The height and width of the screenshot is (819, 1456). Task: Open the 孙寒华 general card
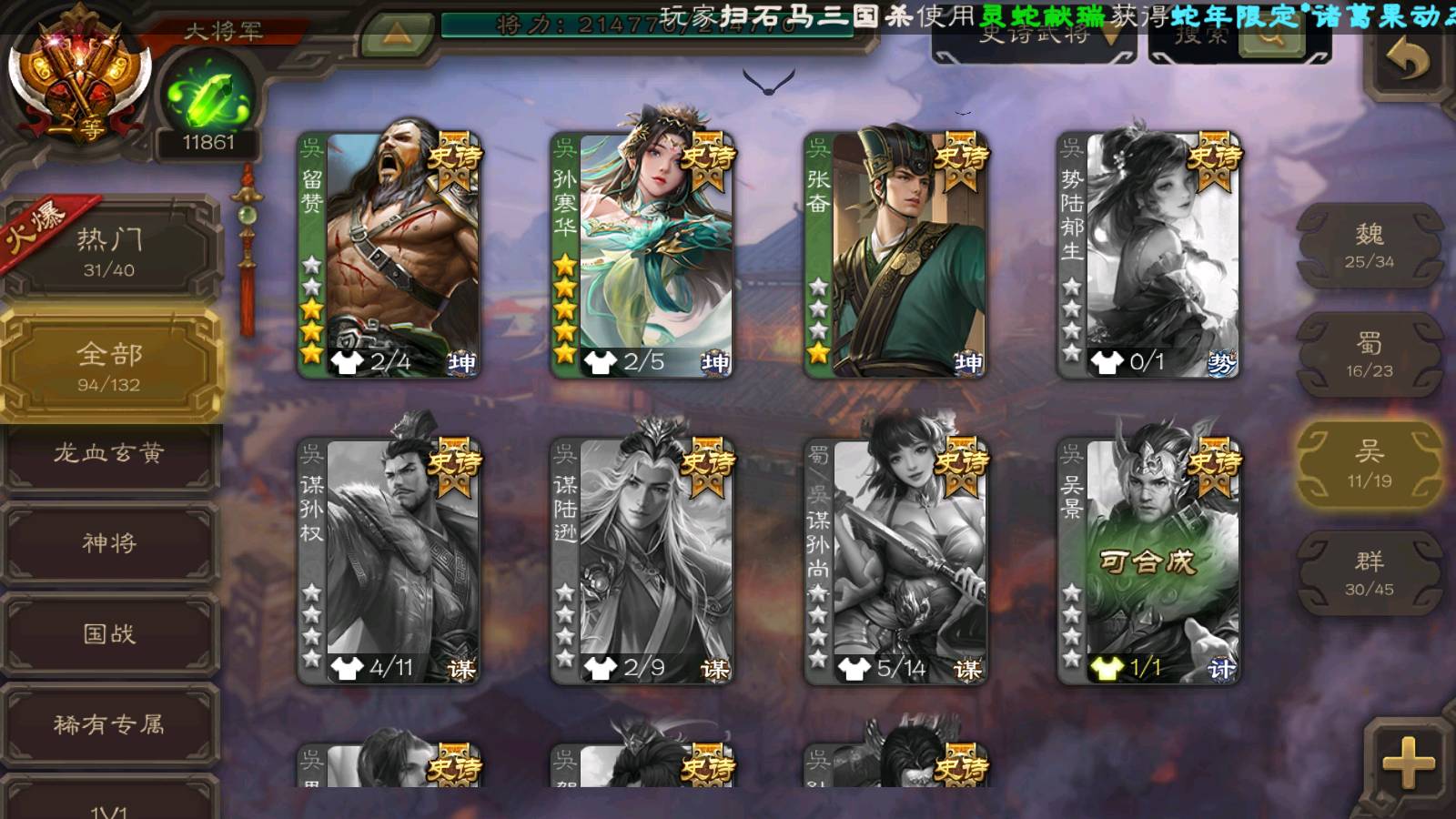coord(642,255)
